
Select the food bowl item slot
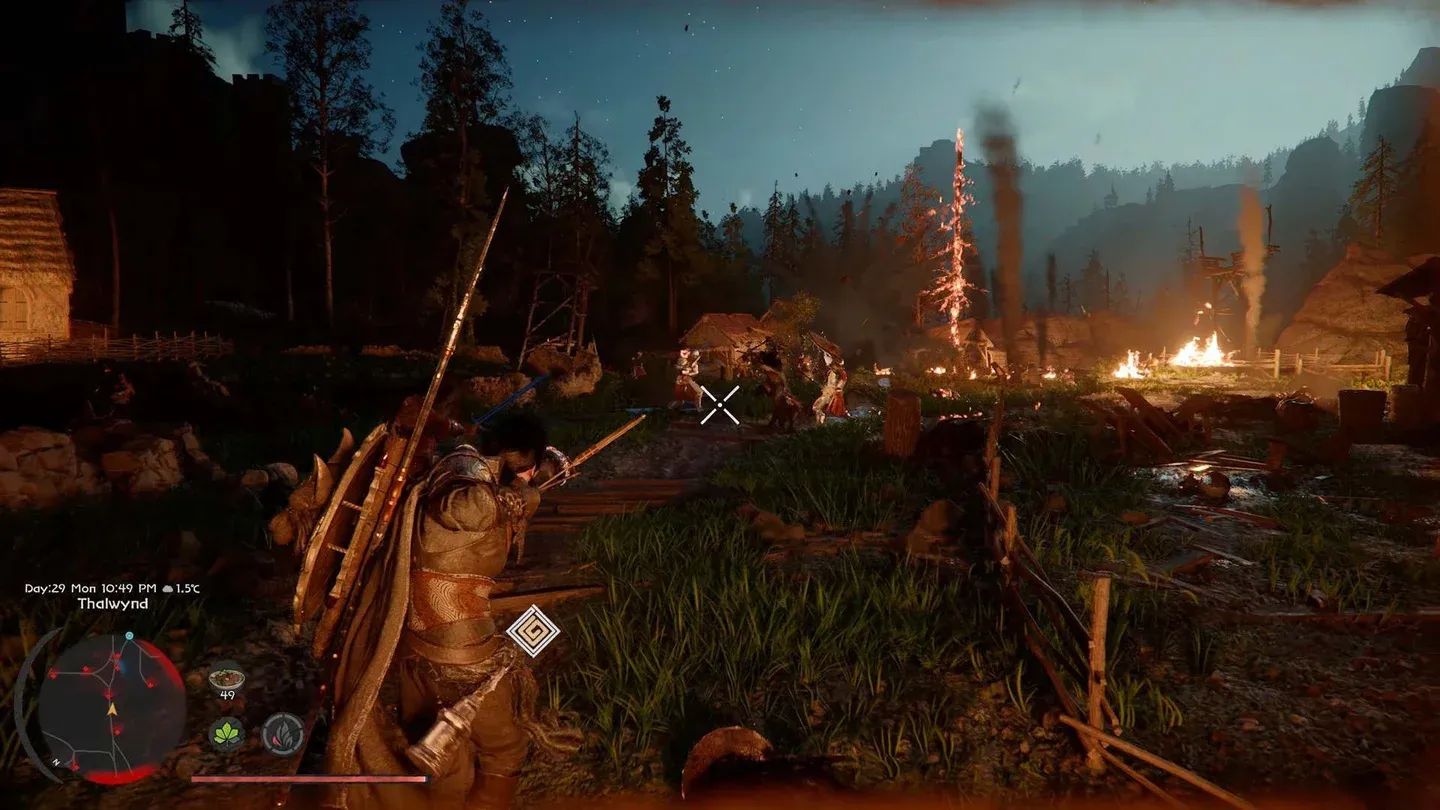[x=227, y=678]
